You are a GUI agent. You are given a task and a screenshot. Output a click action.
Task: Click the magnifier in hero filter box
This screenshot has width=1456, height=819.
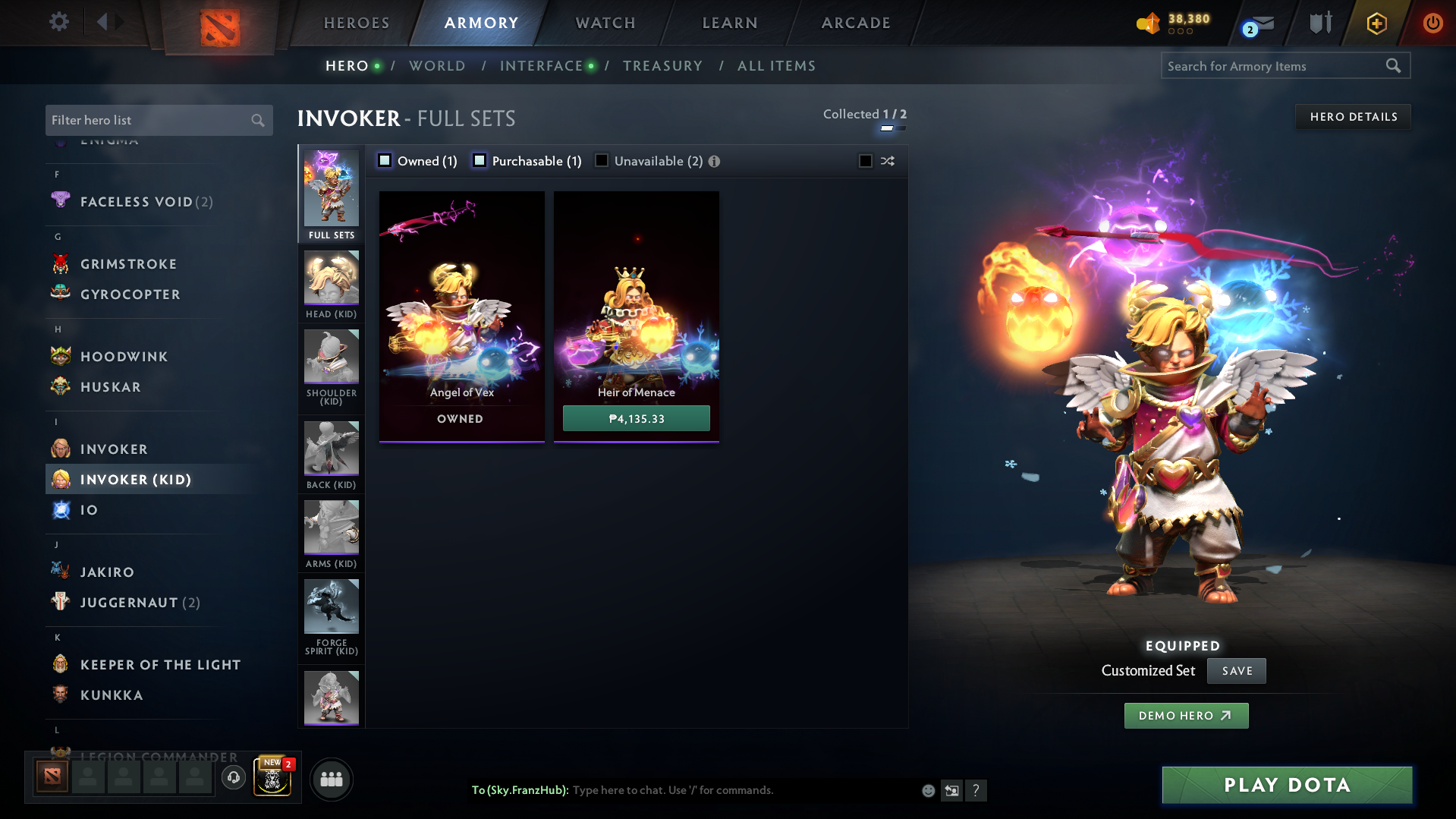pyautogui.click(x=257, y=120)
